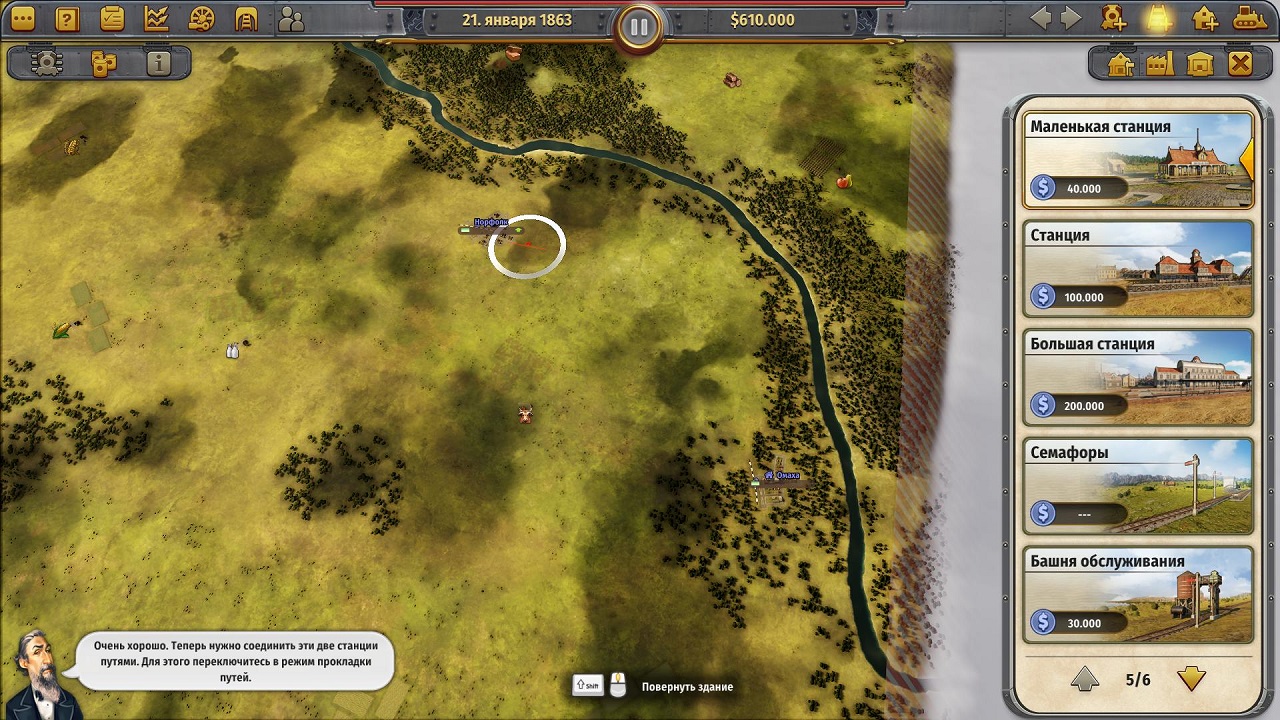Select the Станция building for 100.000
The width and height of the screenshot is (1280, 720).
click(1138, 268)
